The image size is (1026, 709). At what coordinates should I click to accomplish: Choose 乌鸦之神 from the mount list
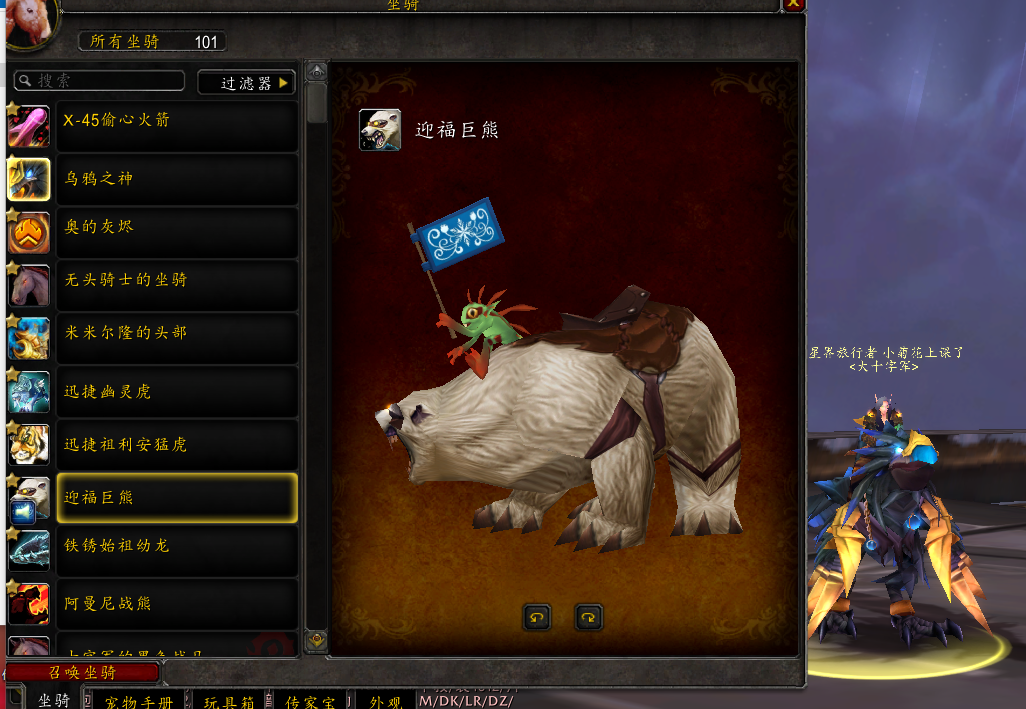click(177, 179)
